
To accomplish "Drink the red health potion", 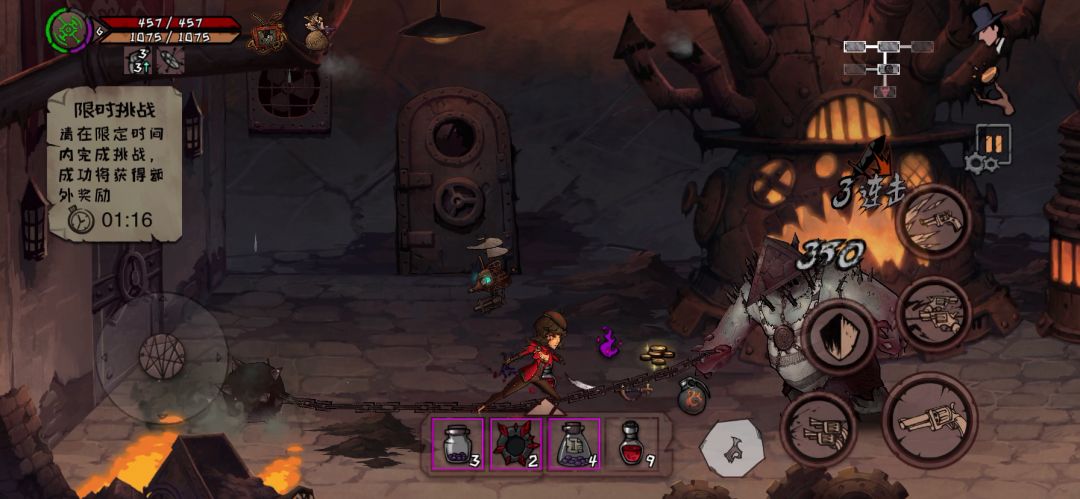I will [x=633, y=443].
